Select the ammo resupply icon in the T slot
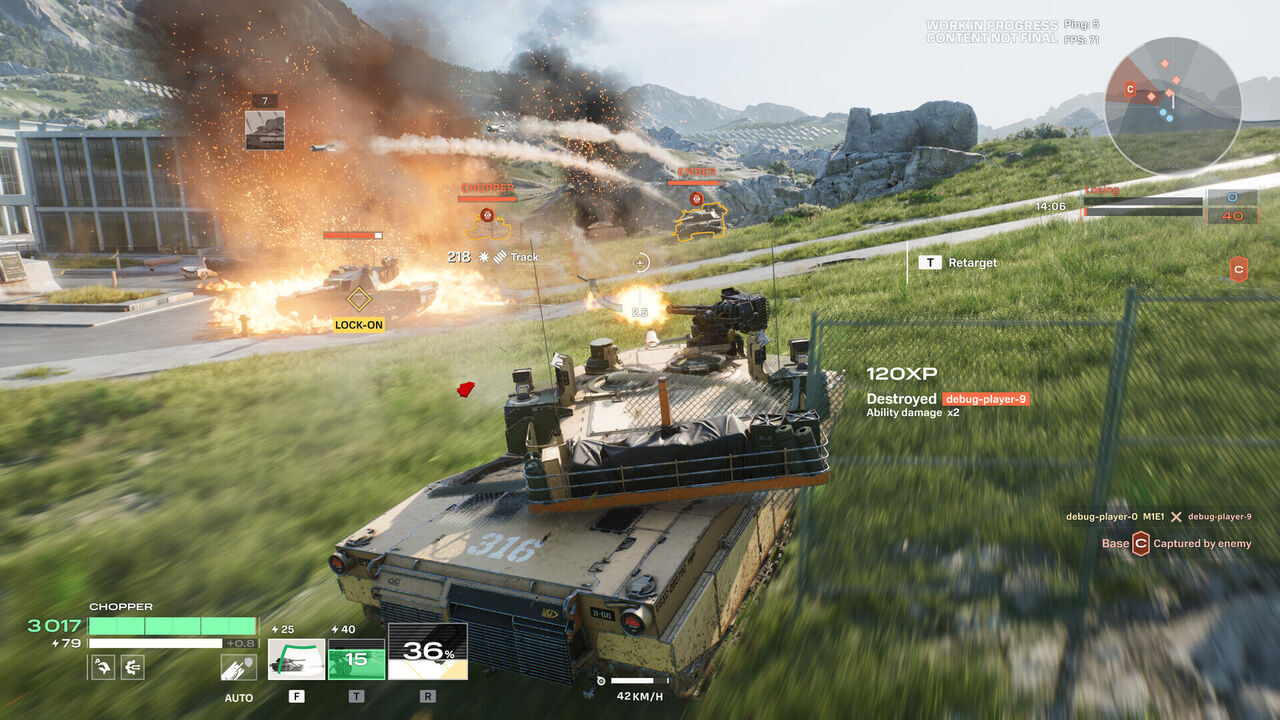 pyautogui.click(x=355, y=660)
